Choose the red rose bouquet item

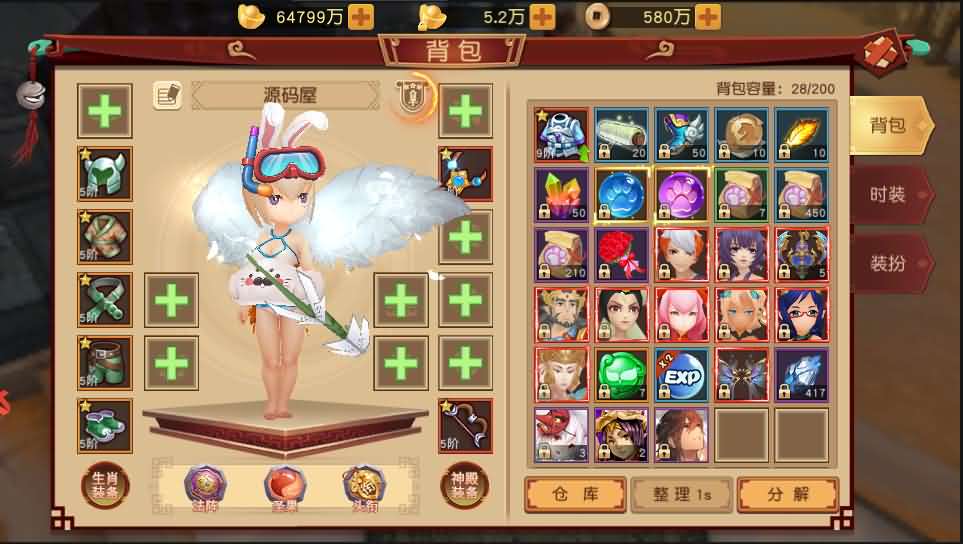point(621,255)
